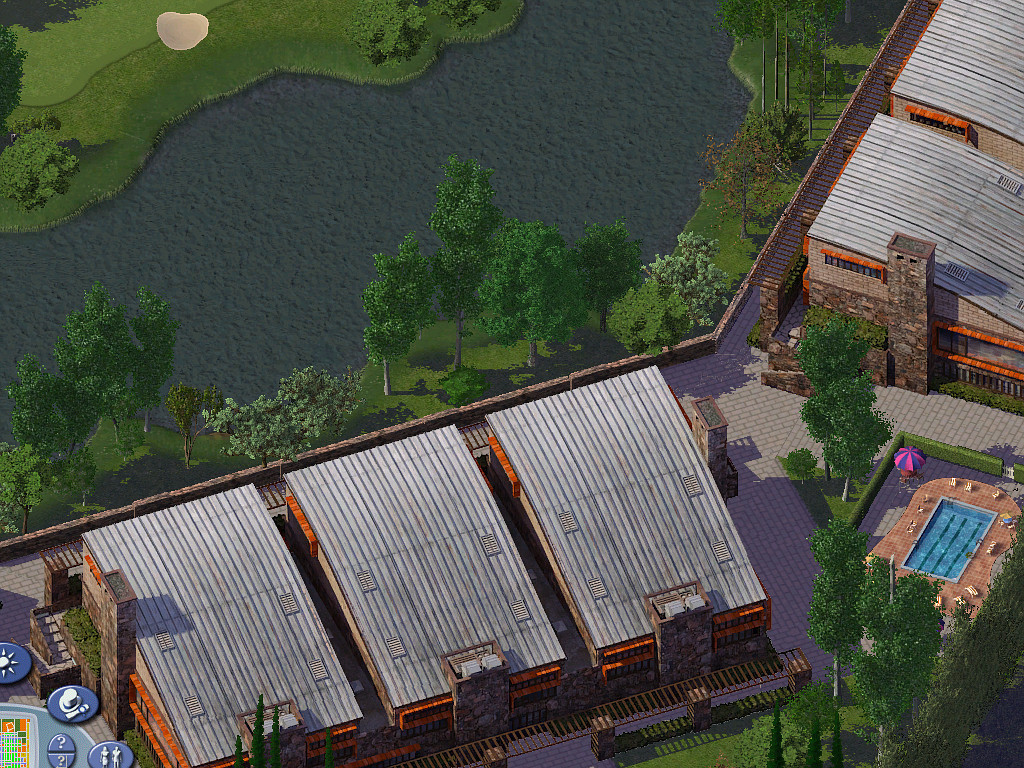Screen dimensions: 1024x768
Task: Open Mayor Mode top hat button
Action: point(72,703)
